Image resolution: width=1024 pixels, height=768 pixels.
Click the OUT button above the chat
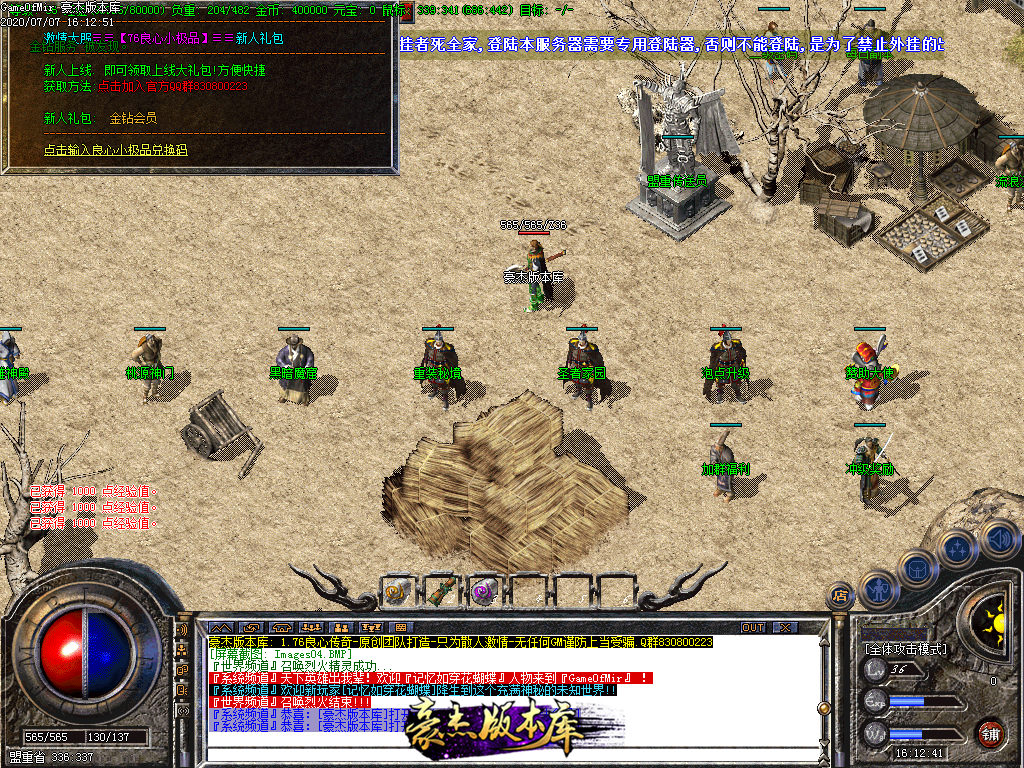tap(752, 627)
